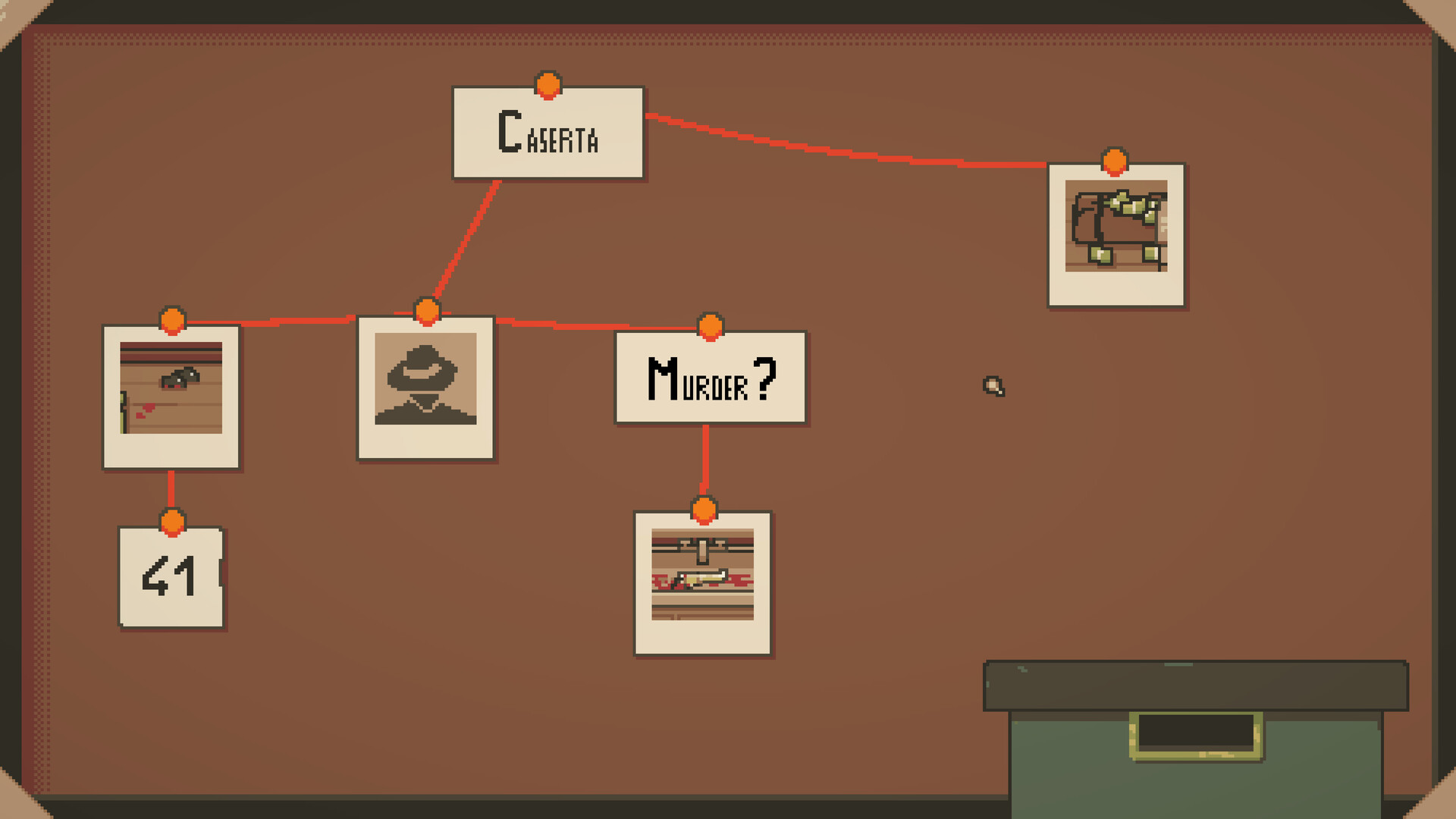
Task: Click the orange pin on the Caserta note
Action: 548,86
